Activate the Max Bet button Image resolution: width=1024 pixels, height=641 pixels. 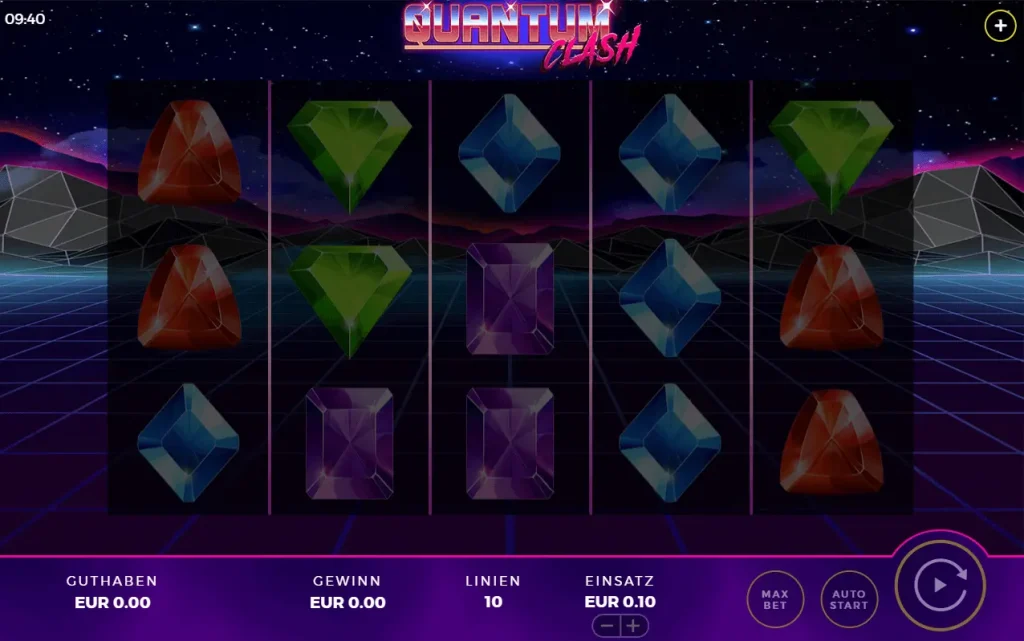click(775, 599)
